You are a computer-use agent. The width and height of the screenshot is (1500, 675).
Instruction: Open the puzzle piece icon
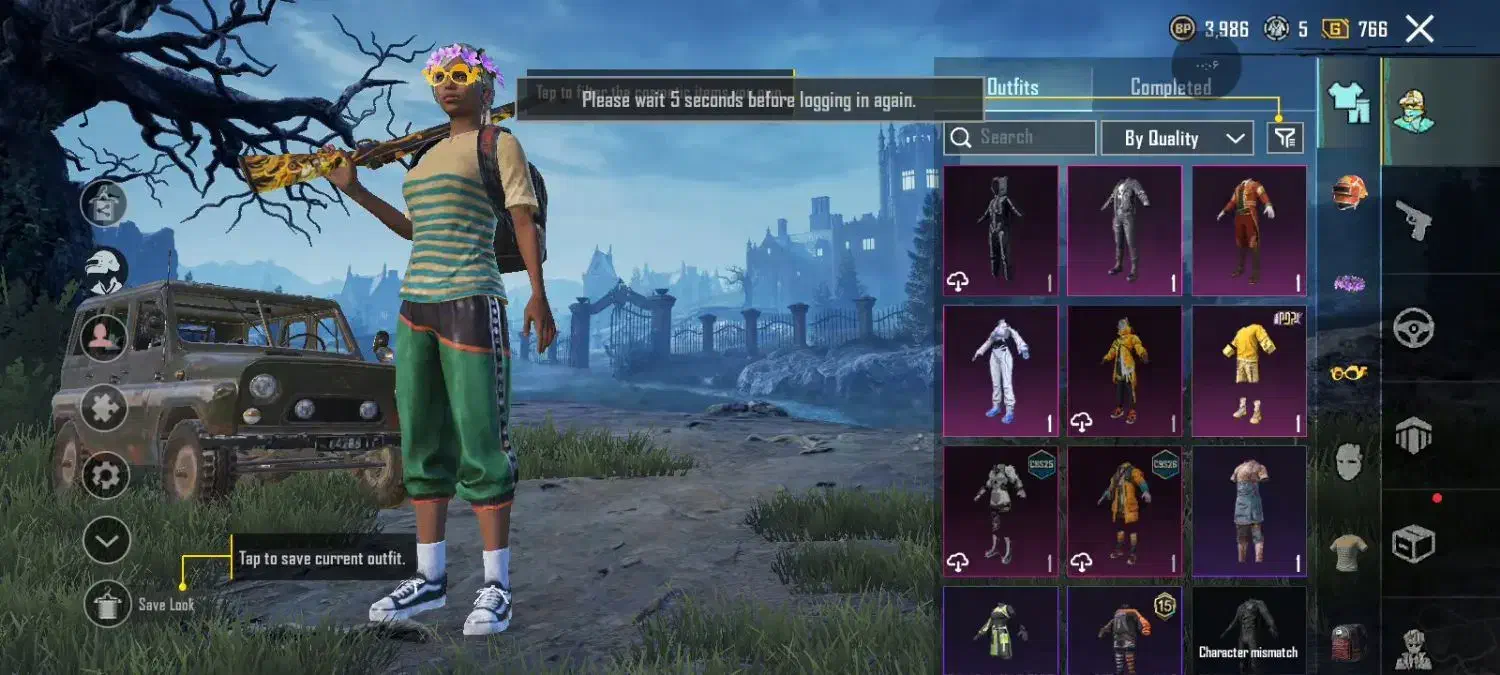[105, 408]
